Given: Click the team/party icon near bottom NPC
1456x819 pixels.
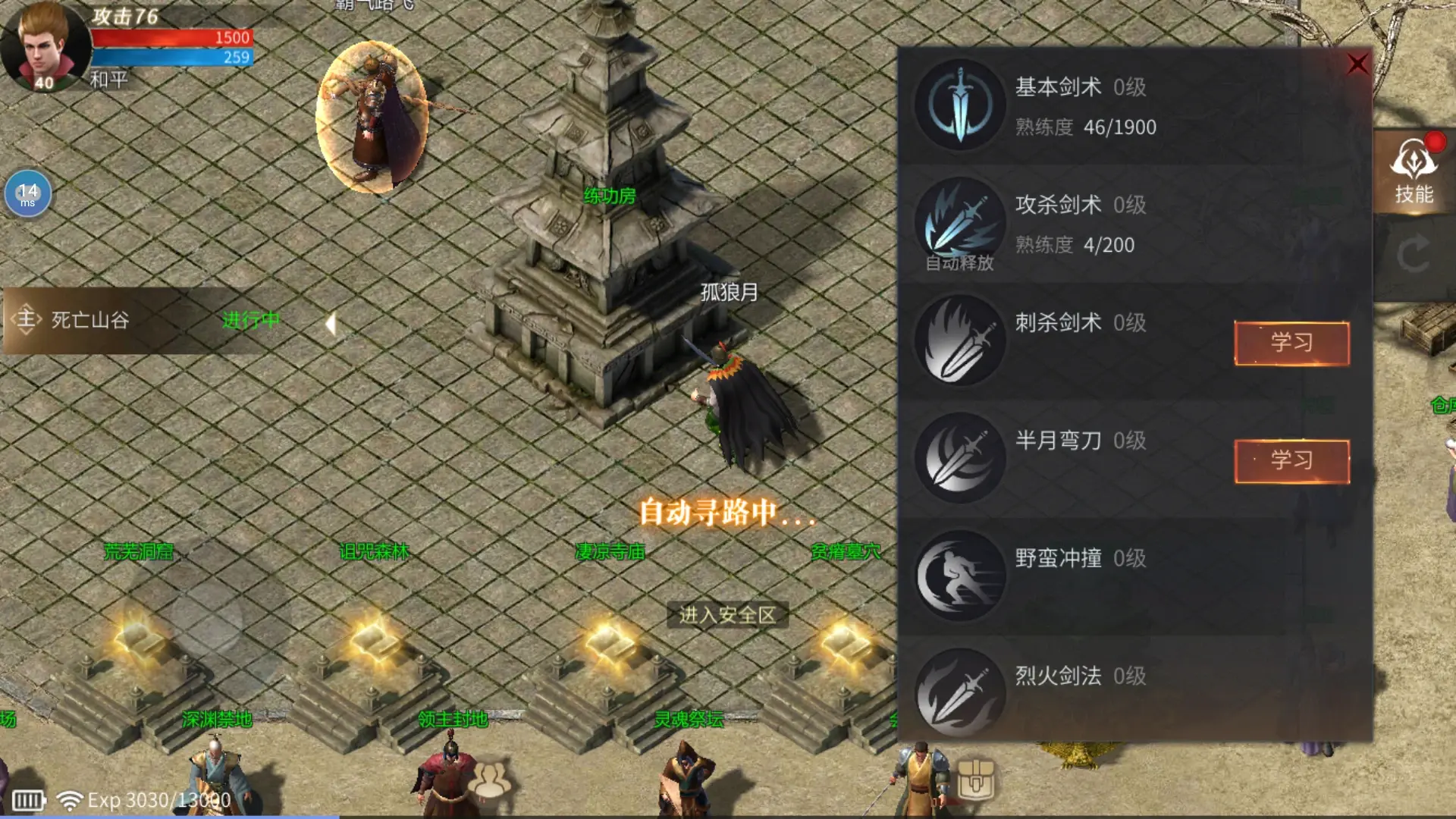Looking at the screenshot, I should 493,777.
